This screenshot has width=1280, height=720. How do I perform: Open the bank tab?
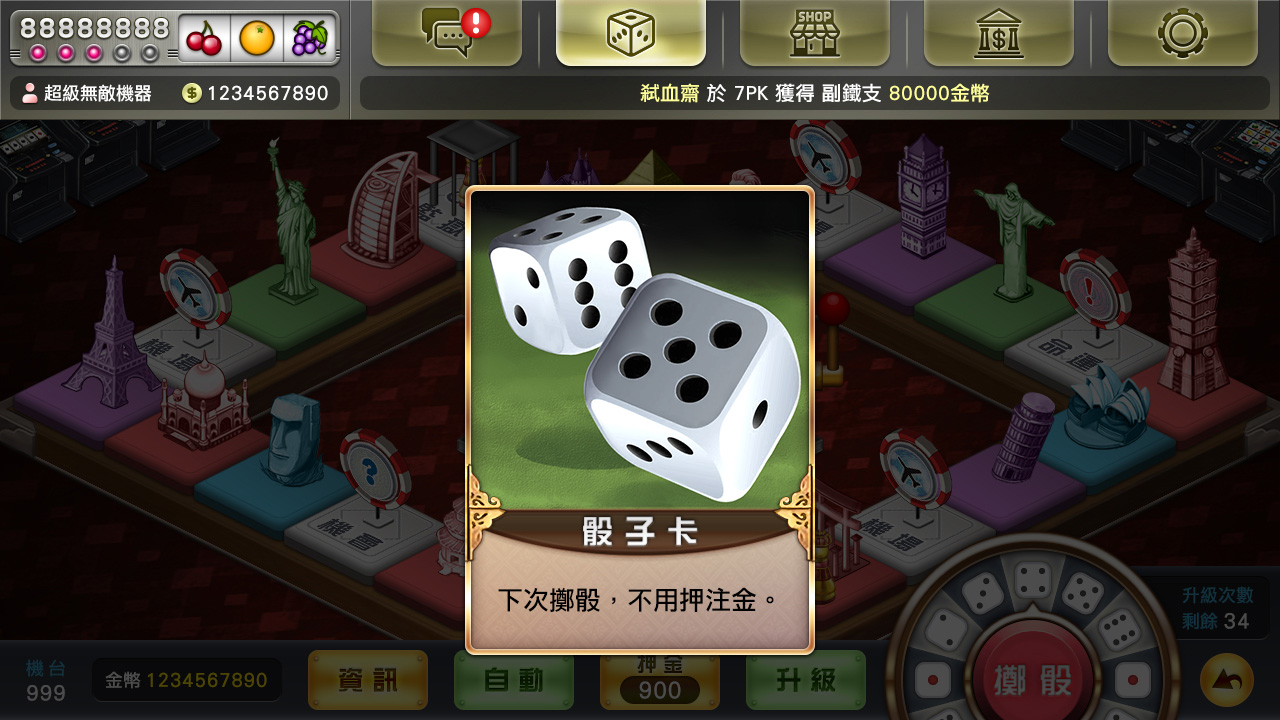(x=998, y=33)
